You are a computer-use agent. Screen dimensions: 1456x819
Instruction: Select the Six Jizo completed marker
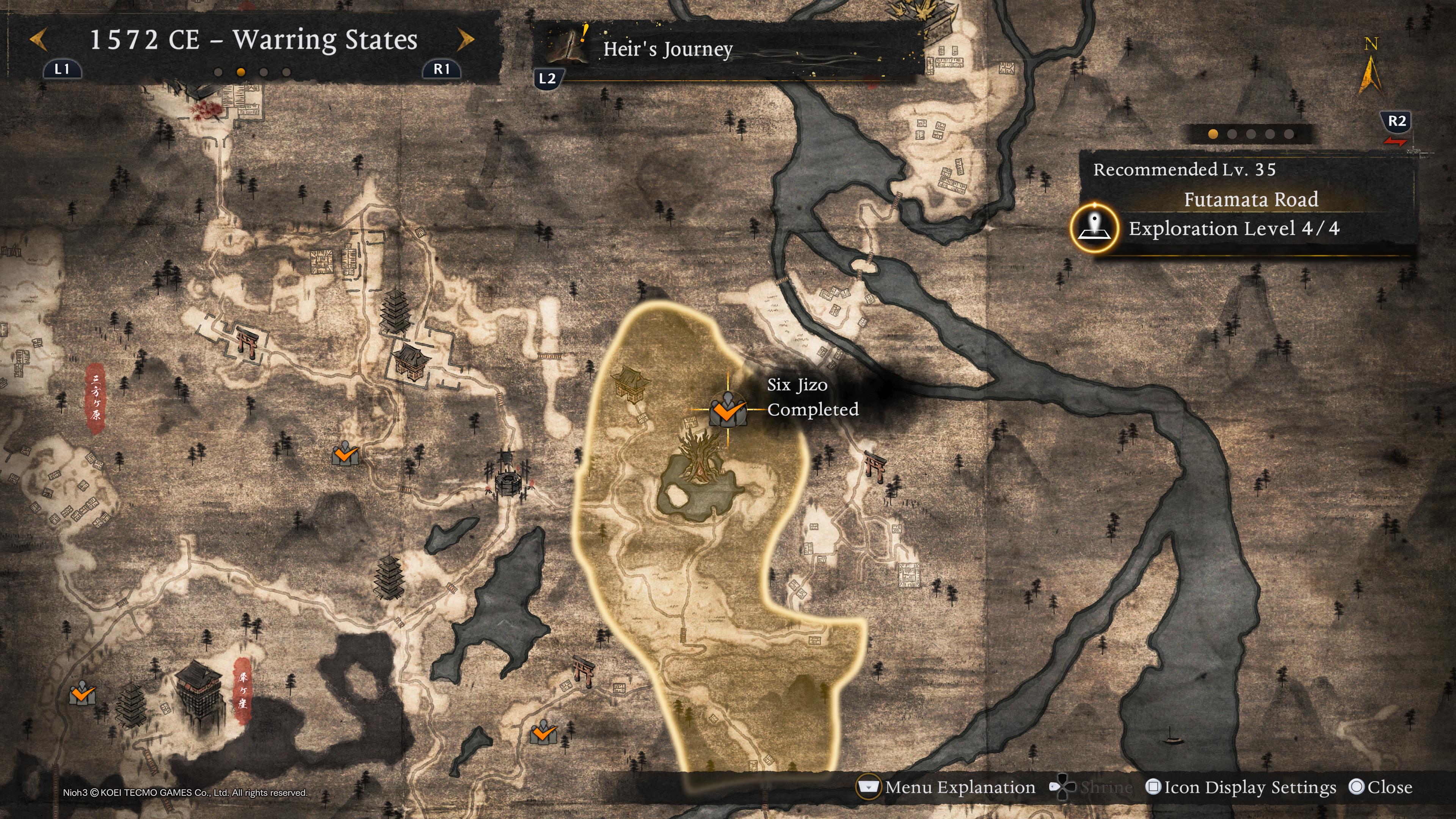coord(728,410)
